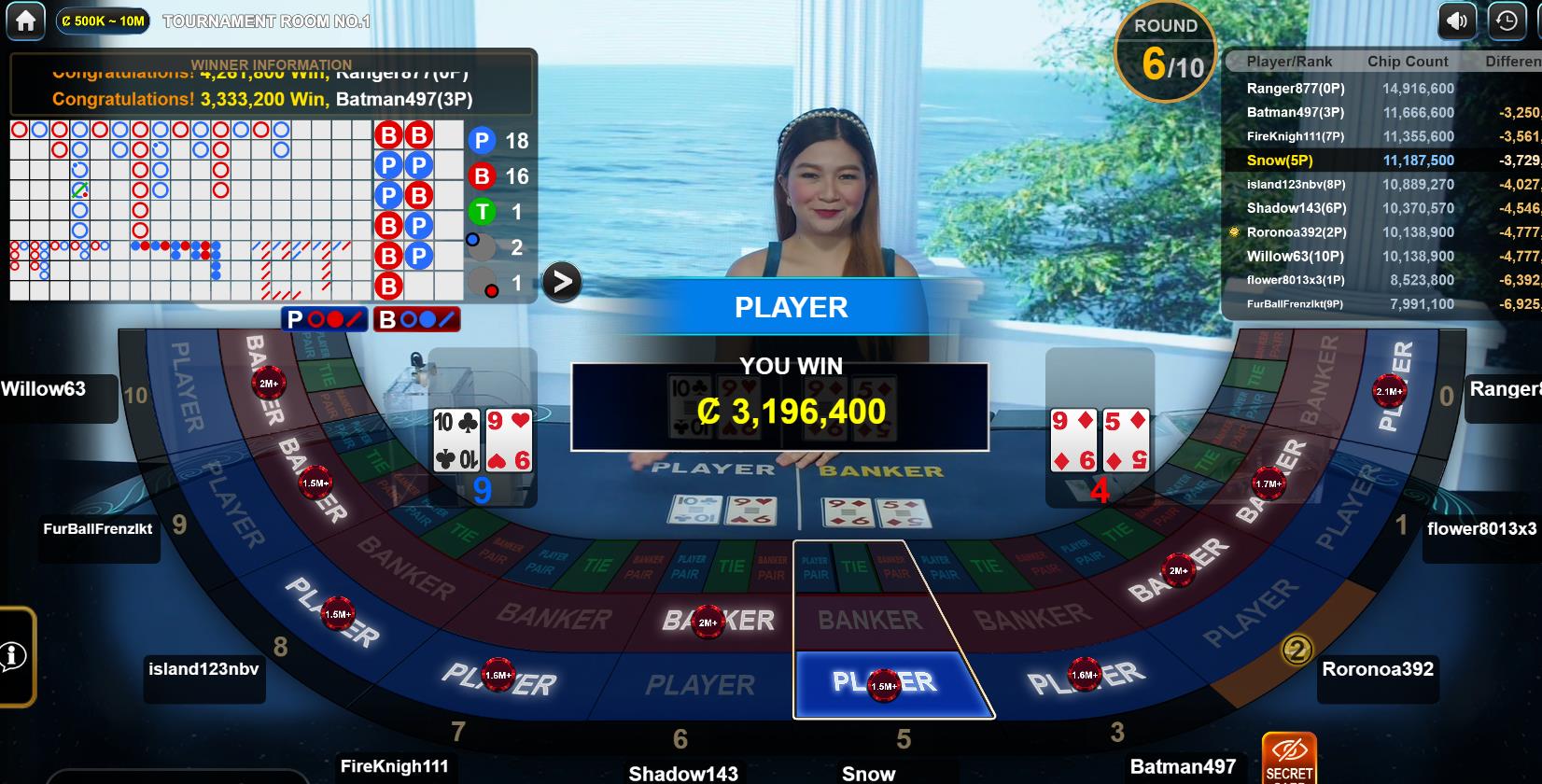
Task: Choose Ranger877 row in the ranking list
Action: tap(1381, 89)
